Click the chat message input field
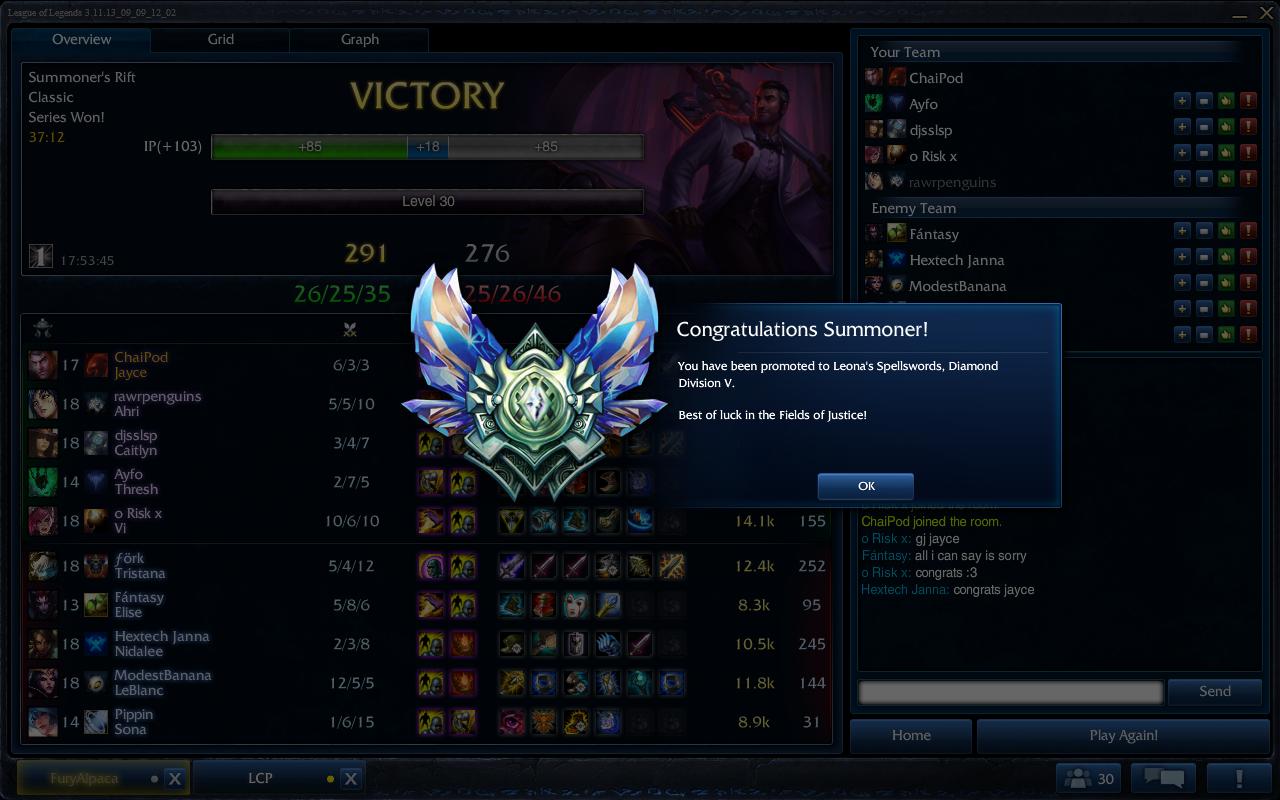The height and width of the screenshot is (800, 1280). [x=1010, y=691]
